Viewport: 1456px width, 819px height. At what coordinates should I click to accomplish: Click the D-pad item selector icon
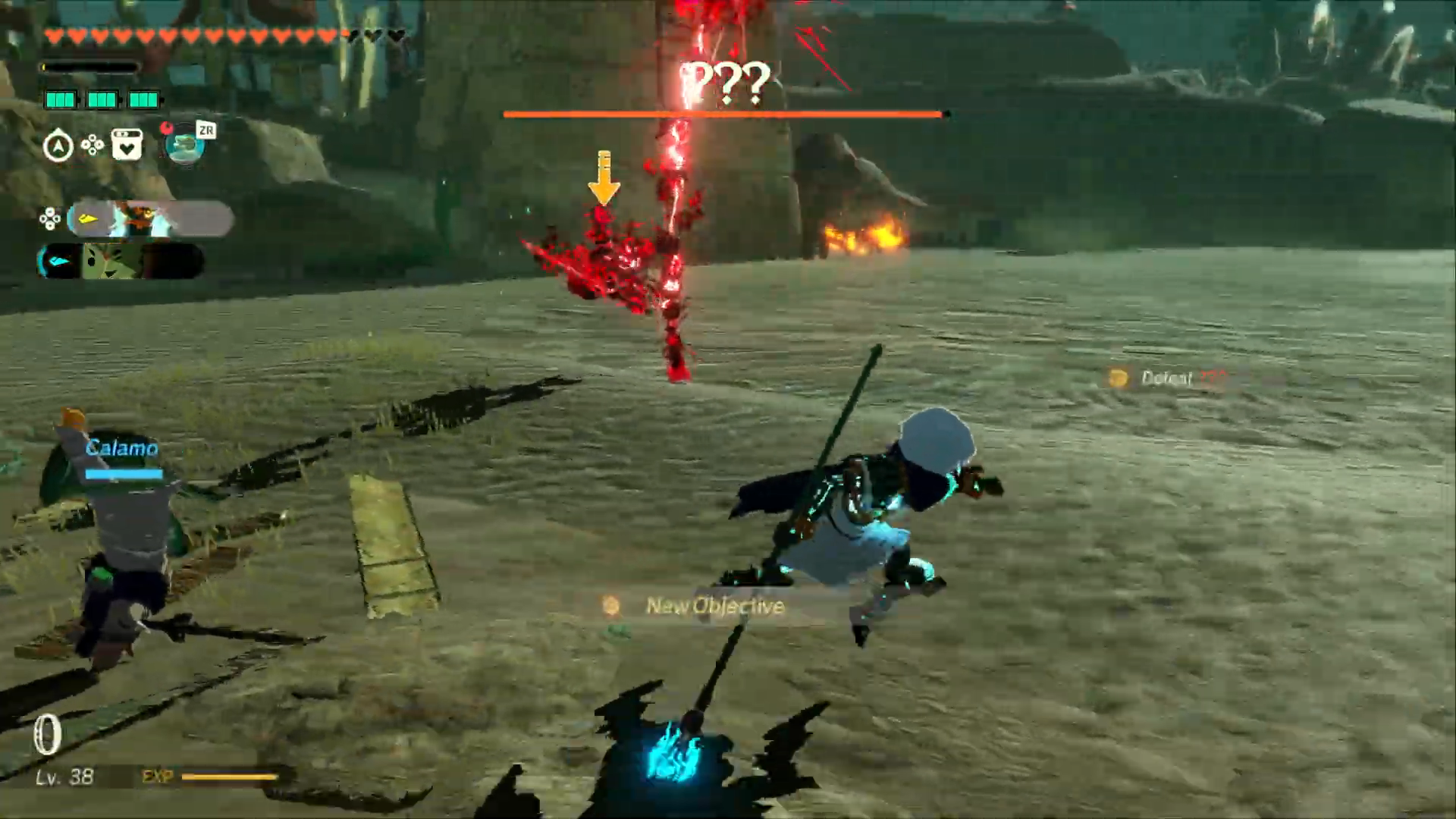[91, 144]
